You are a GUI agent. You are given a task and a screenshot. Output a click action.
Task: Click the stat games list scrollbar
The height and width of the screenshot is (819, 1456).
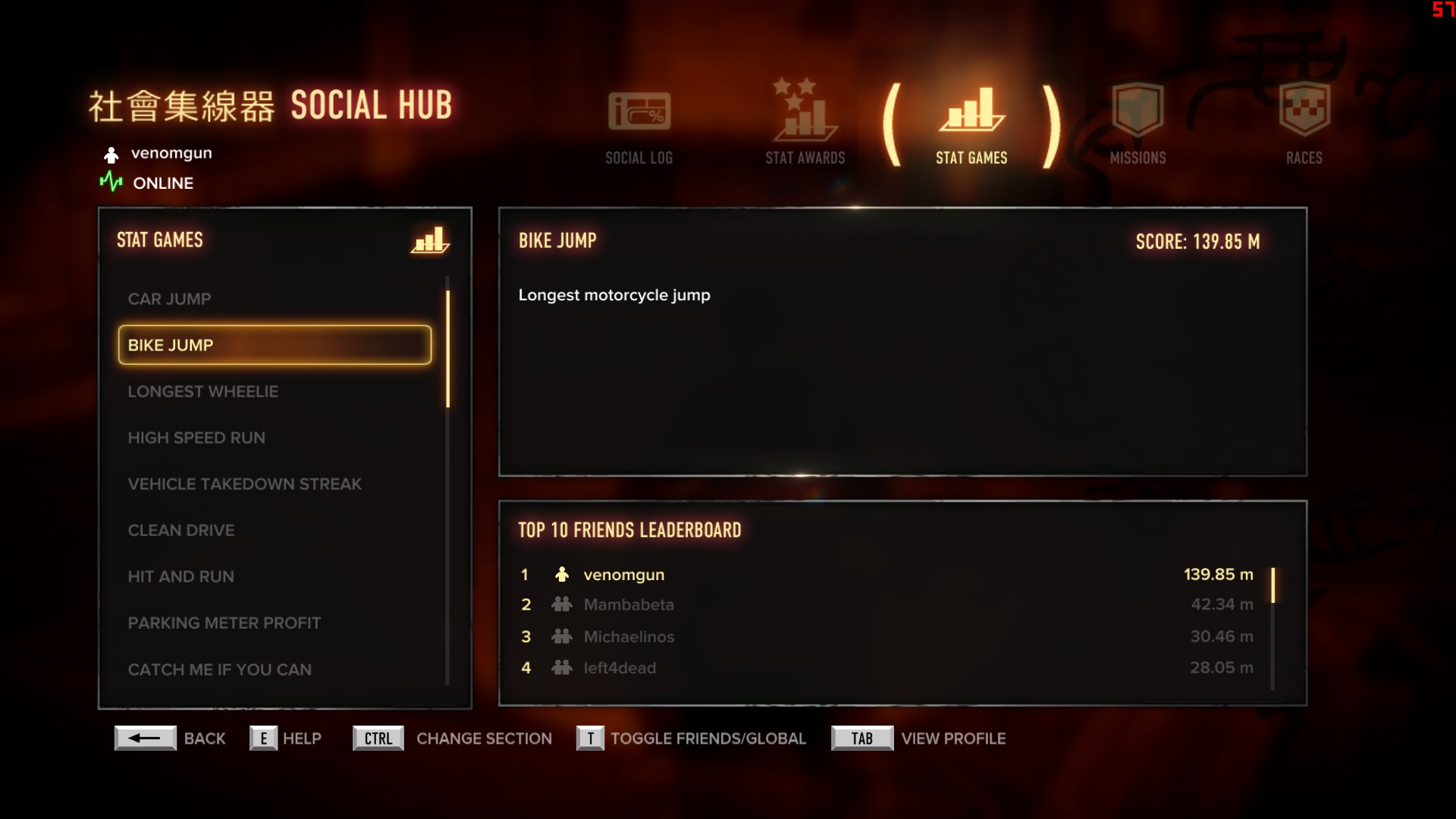pos(447,349)
